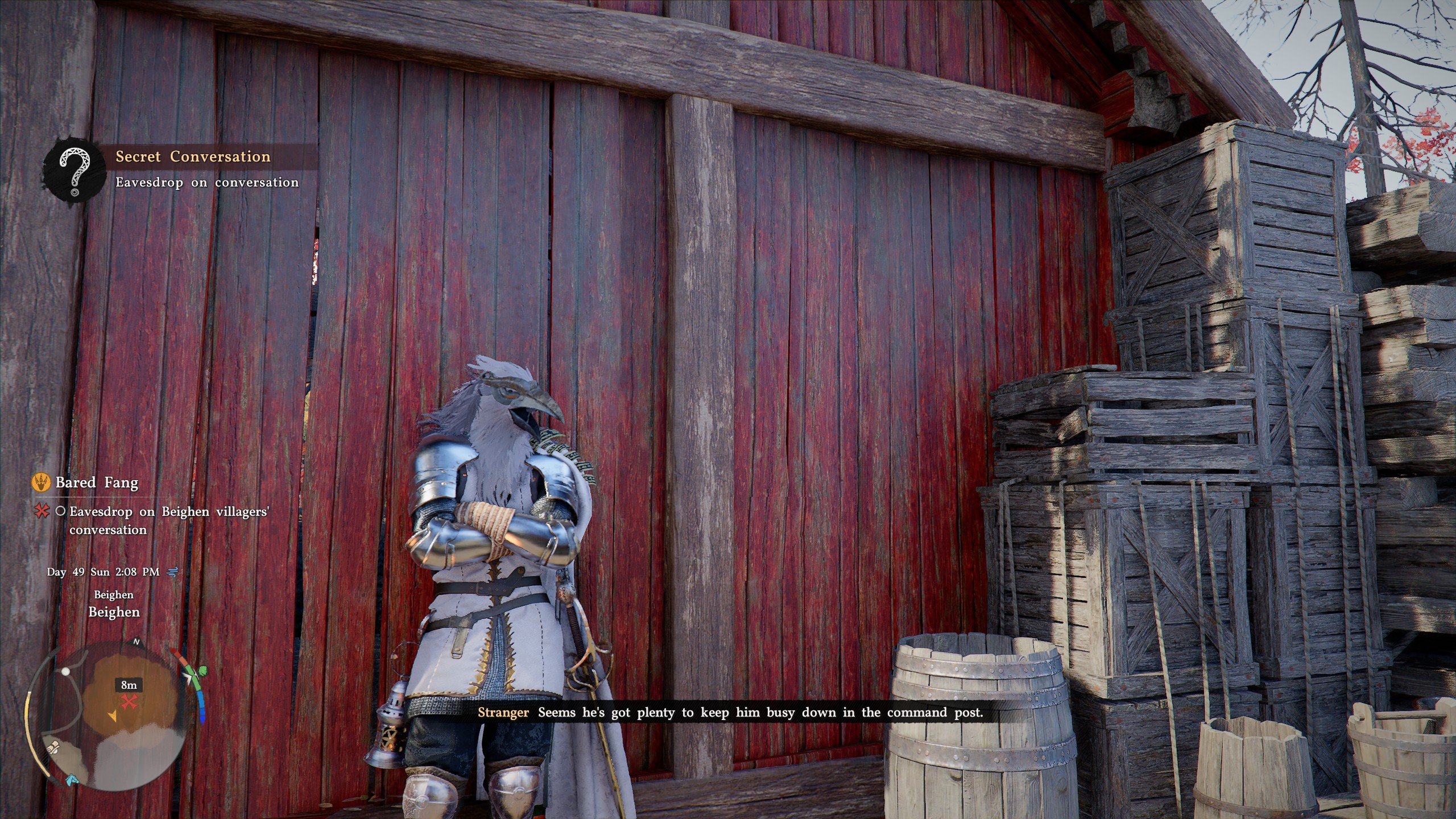1456x819 pixels.
Task: Select the Secret Conversation title banner
Action: tap(193, 157)
